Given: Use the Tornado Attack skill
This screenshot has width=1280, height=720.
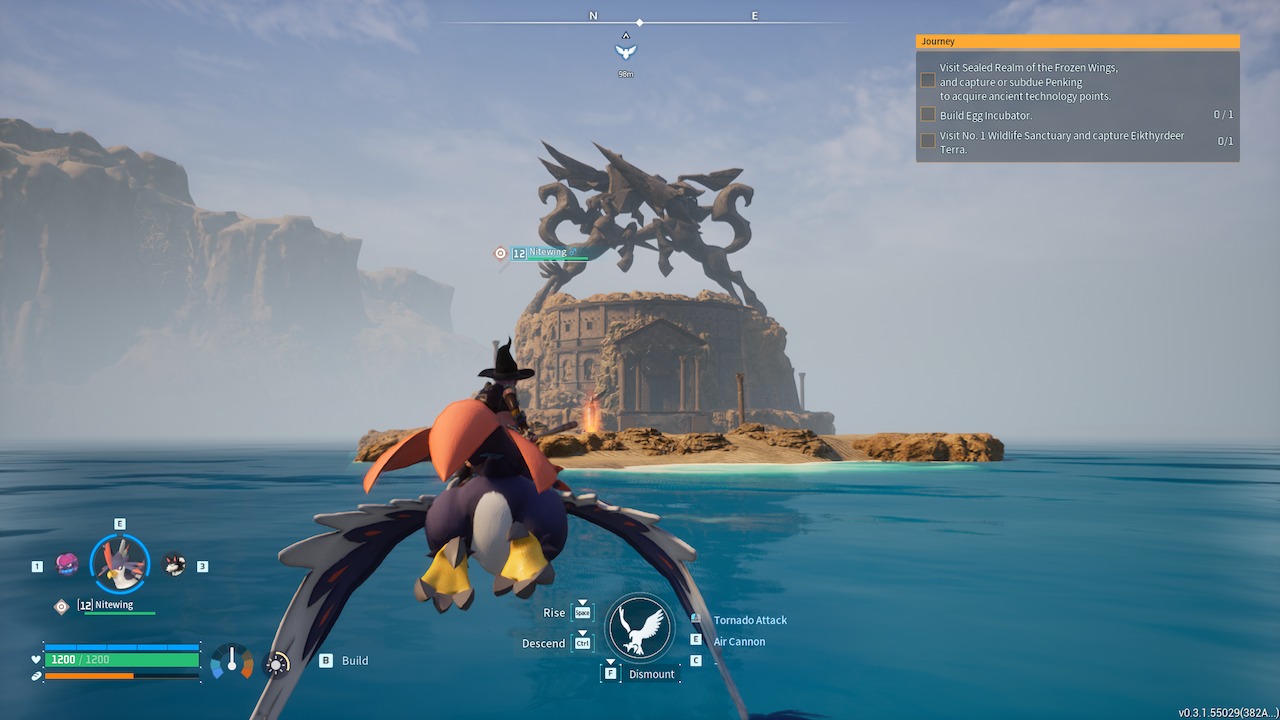Looking at the screenshot, I should [x=750, y=620].
